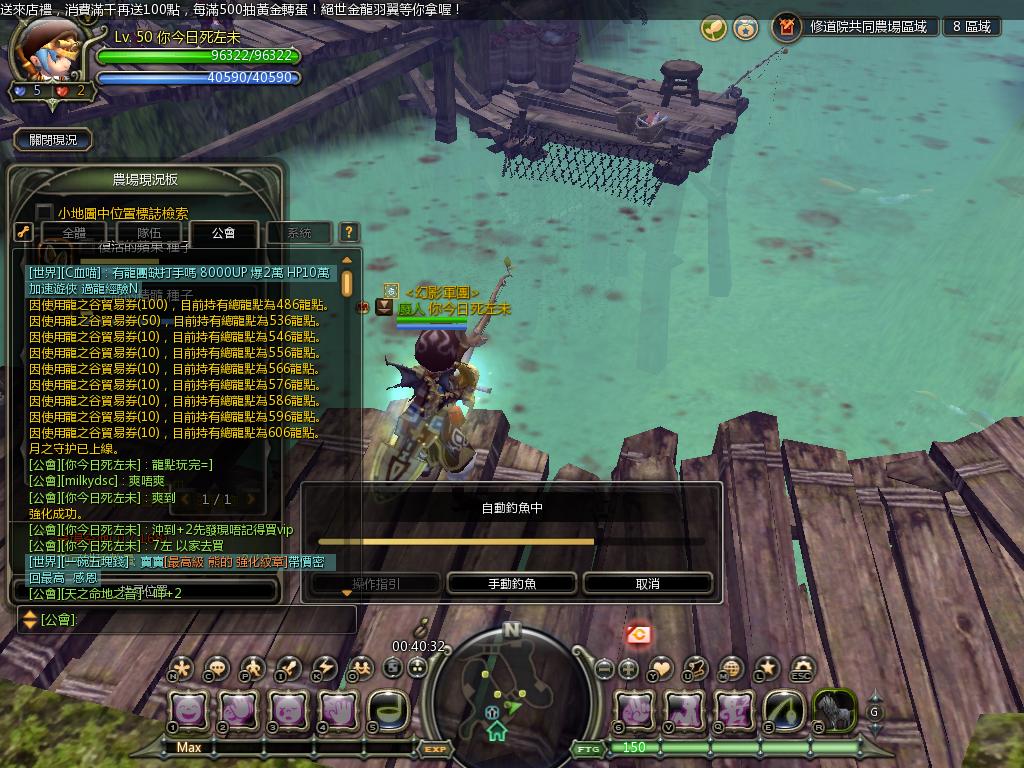This screenshot has height=768, width=1024.
Task: Open chat help via the question mark
Action: (x=348, y=232)
